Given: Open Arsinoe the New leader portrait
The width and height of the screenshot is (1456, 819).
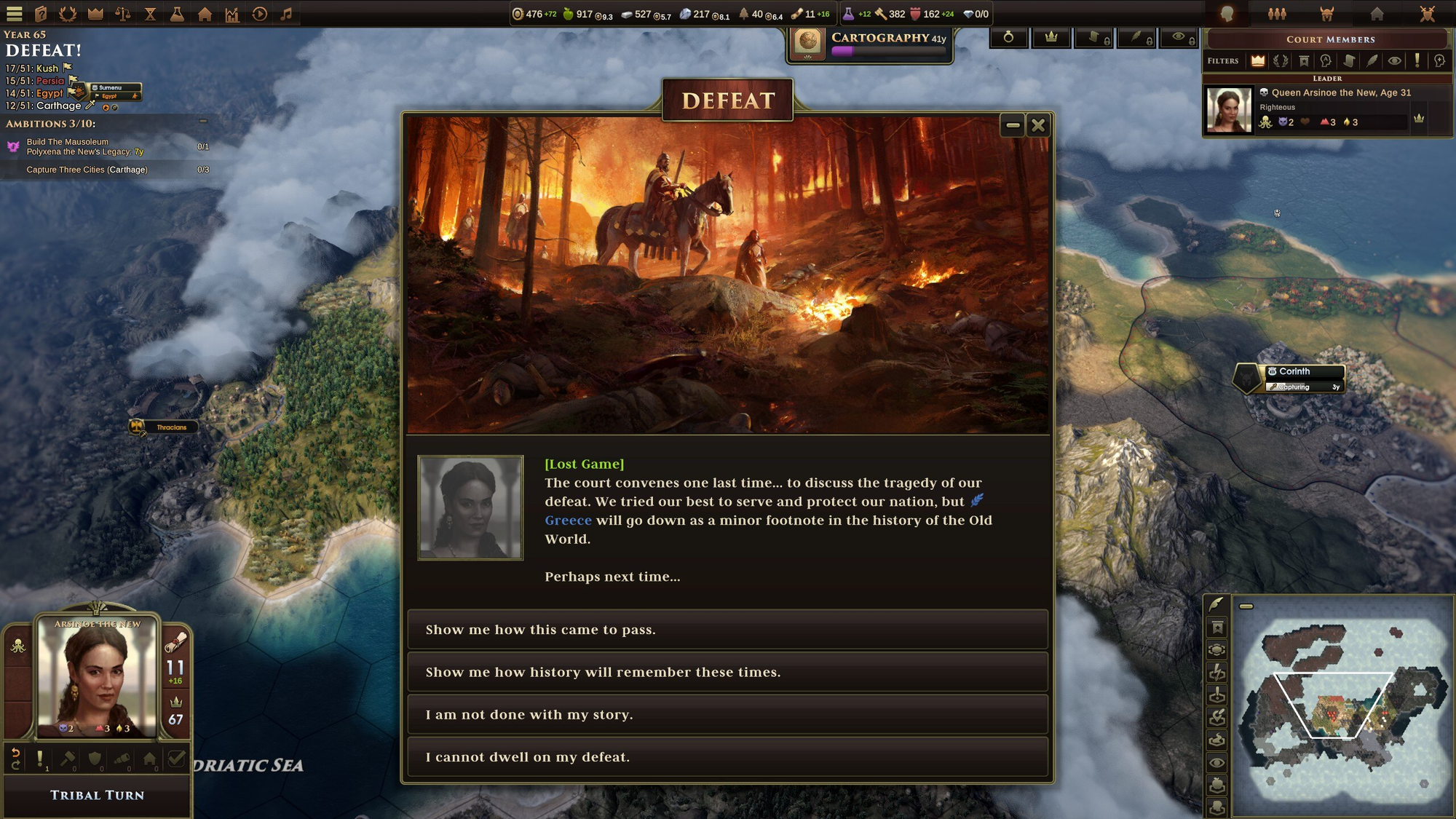Looking at the screenshot, I should click(98, 676).
